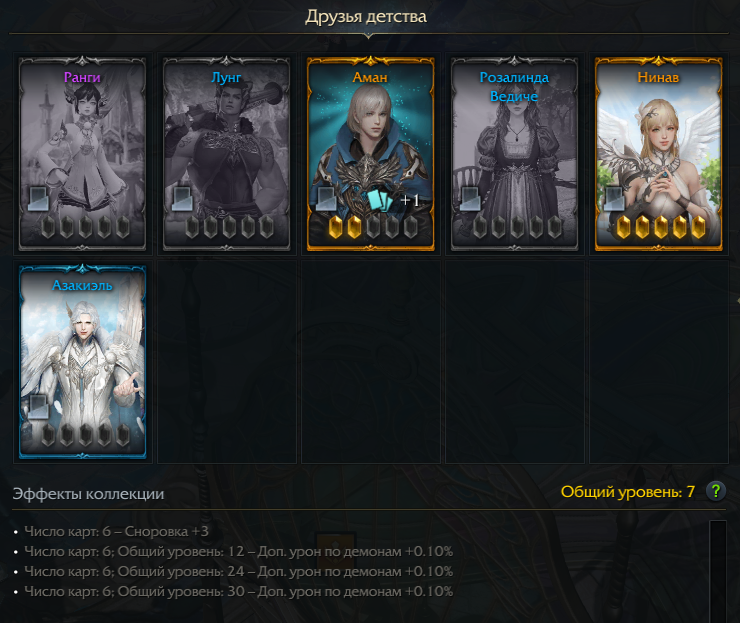The width and height of the screenshot is (740, 623).
Task: Select the Розалинда Ведиче card
Action: pyautogui.click(x=515, y=153)
